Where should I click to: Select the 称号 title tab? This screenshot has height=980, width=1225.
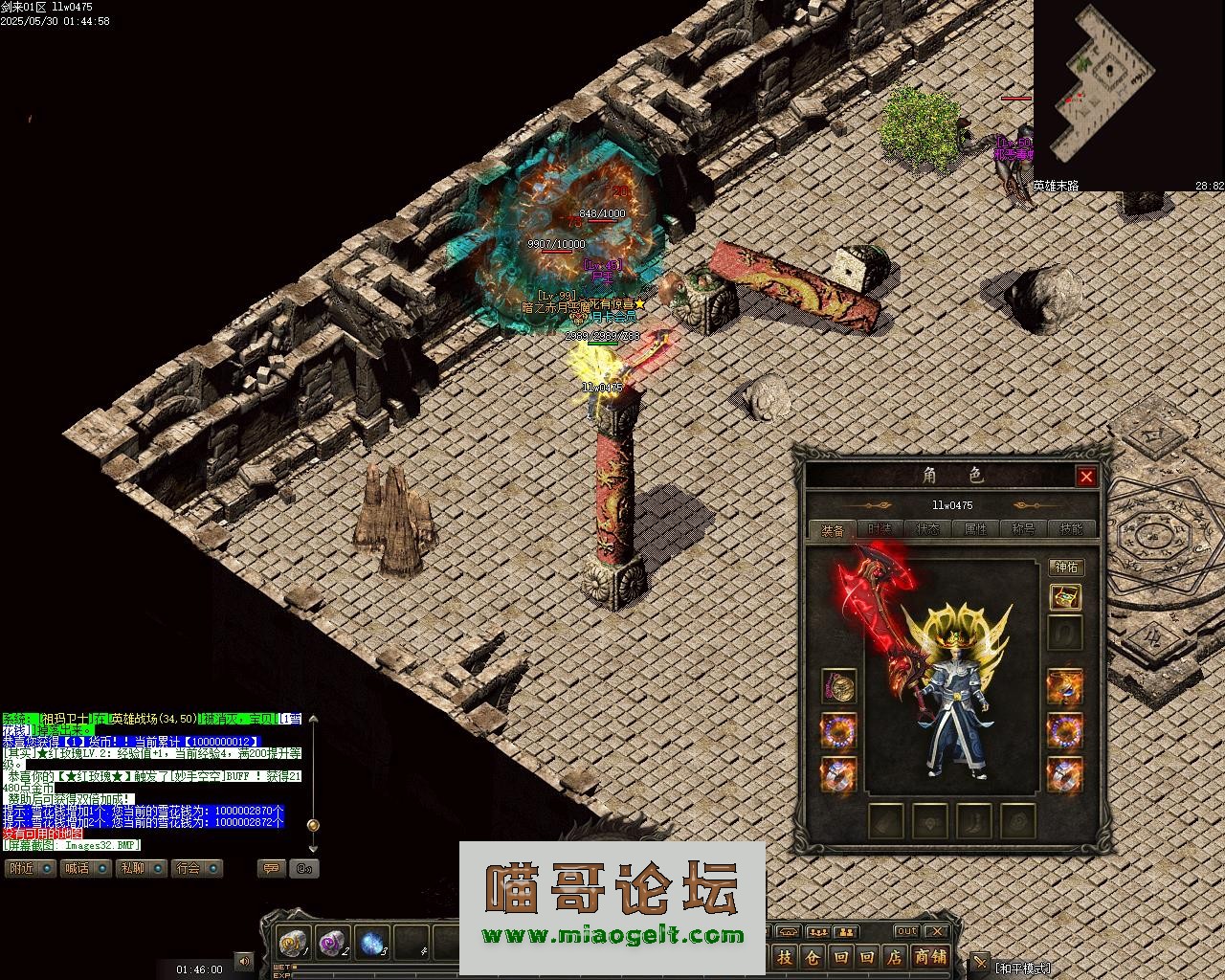tap(1023, 529)
